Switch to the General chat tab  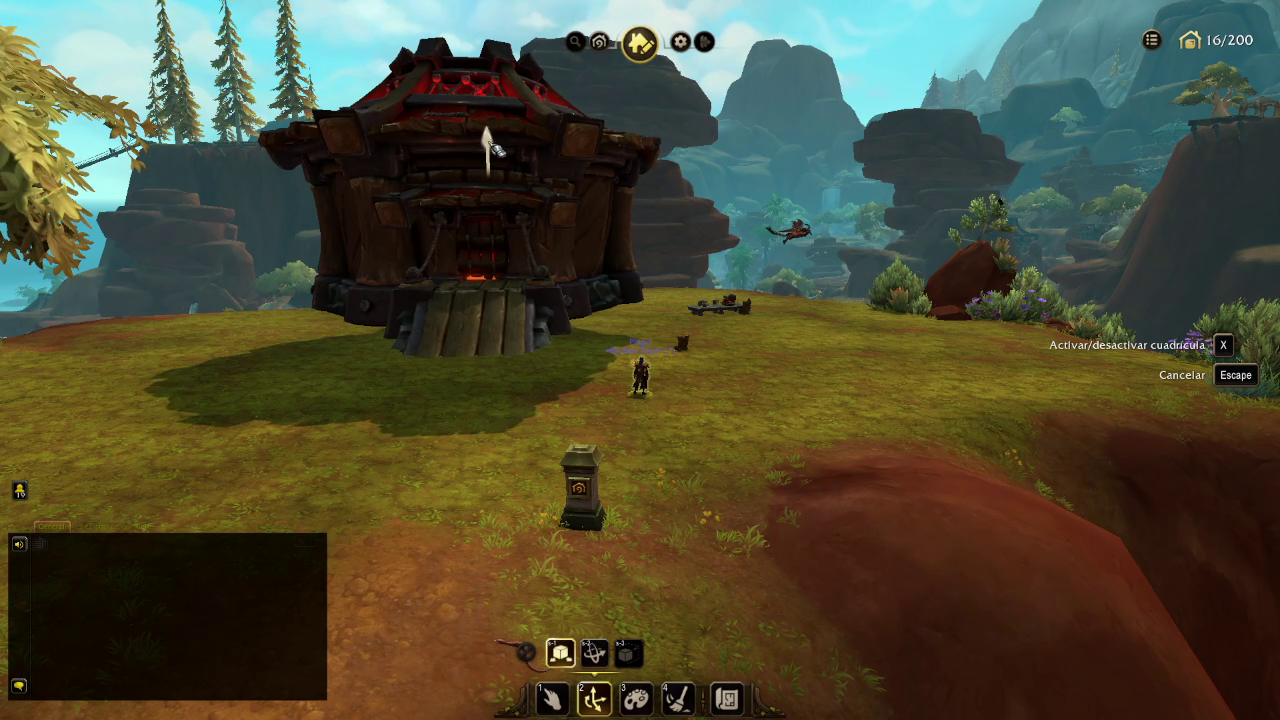click(52, 526)
